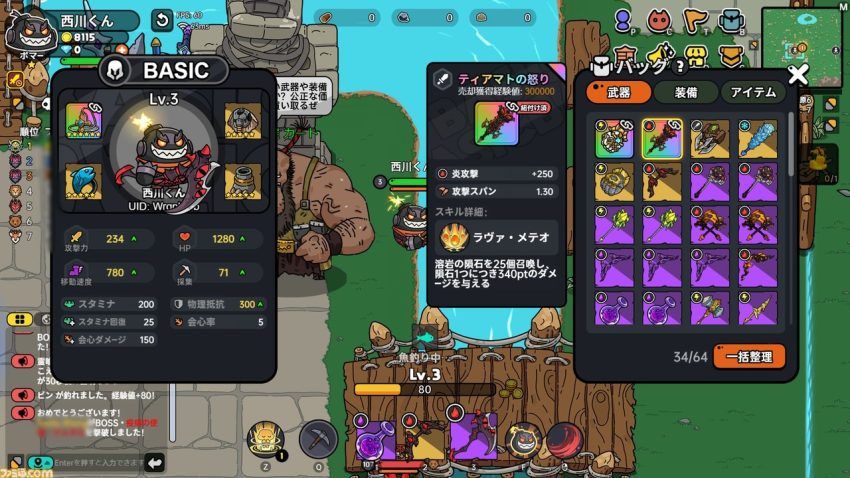Click the 一括整理 sort-all button

click(749, 356)
